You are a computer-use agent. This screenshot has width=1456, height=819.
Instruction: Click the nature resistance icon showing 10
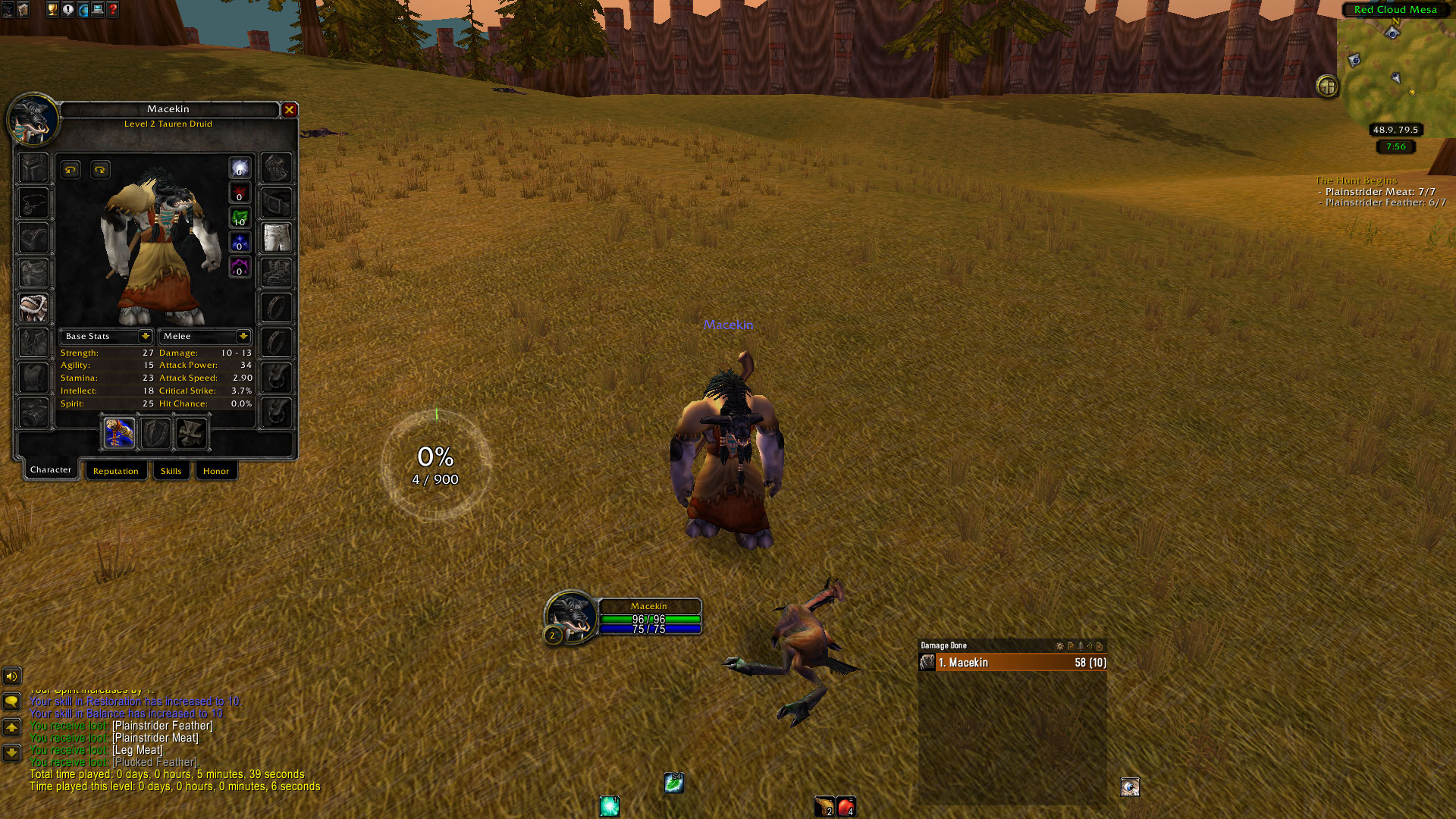point(240,218)
